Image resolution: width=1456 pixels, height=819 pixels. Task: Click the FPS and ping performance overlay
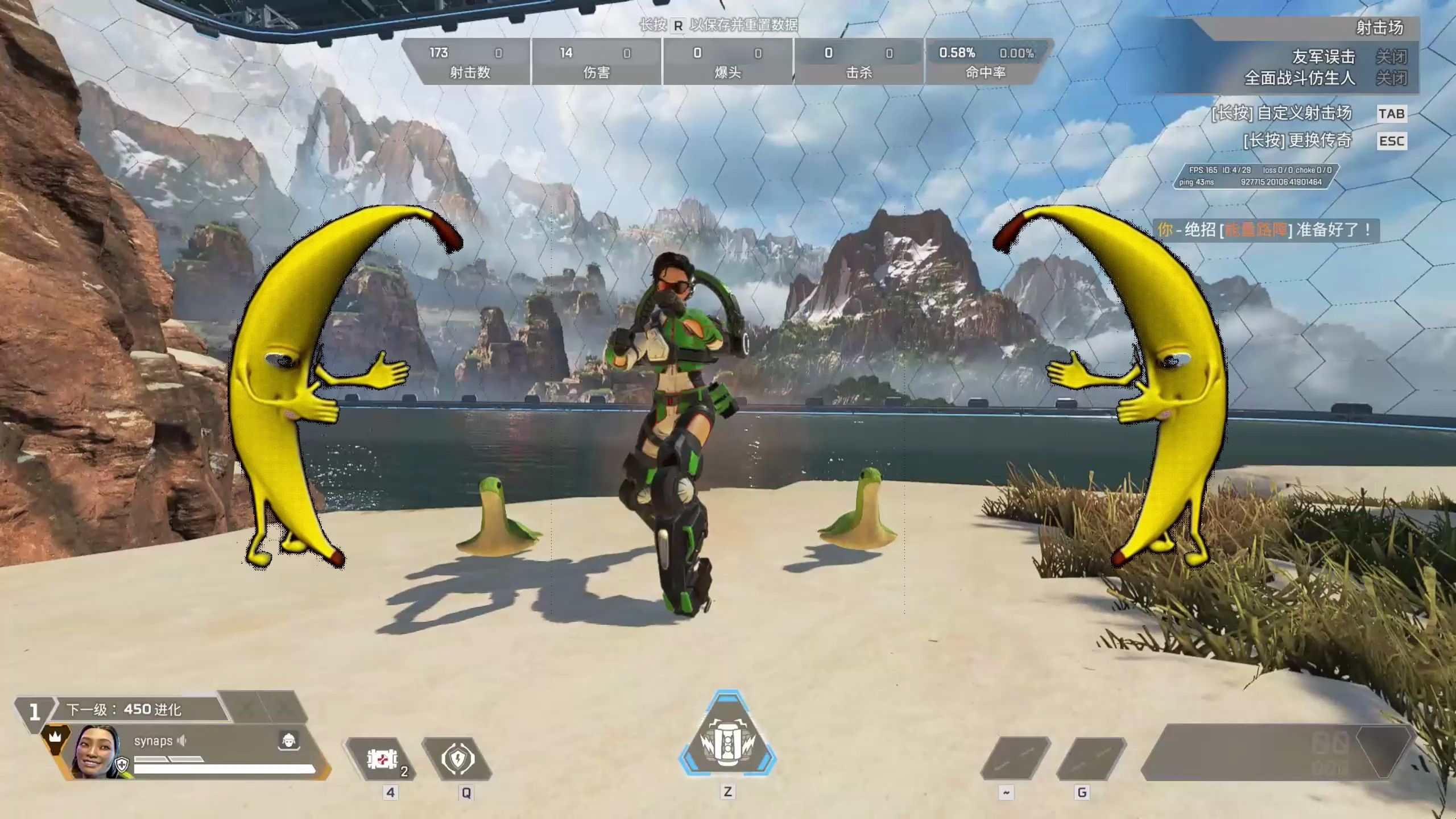[1255, 176]
